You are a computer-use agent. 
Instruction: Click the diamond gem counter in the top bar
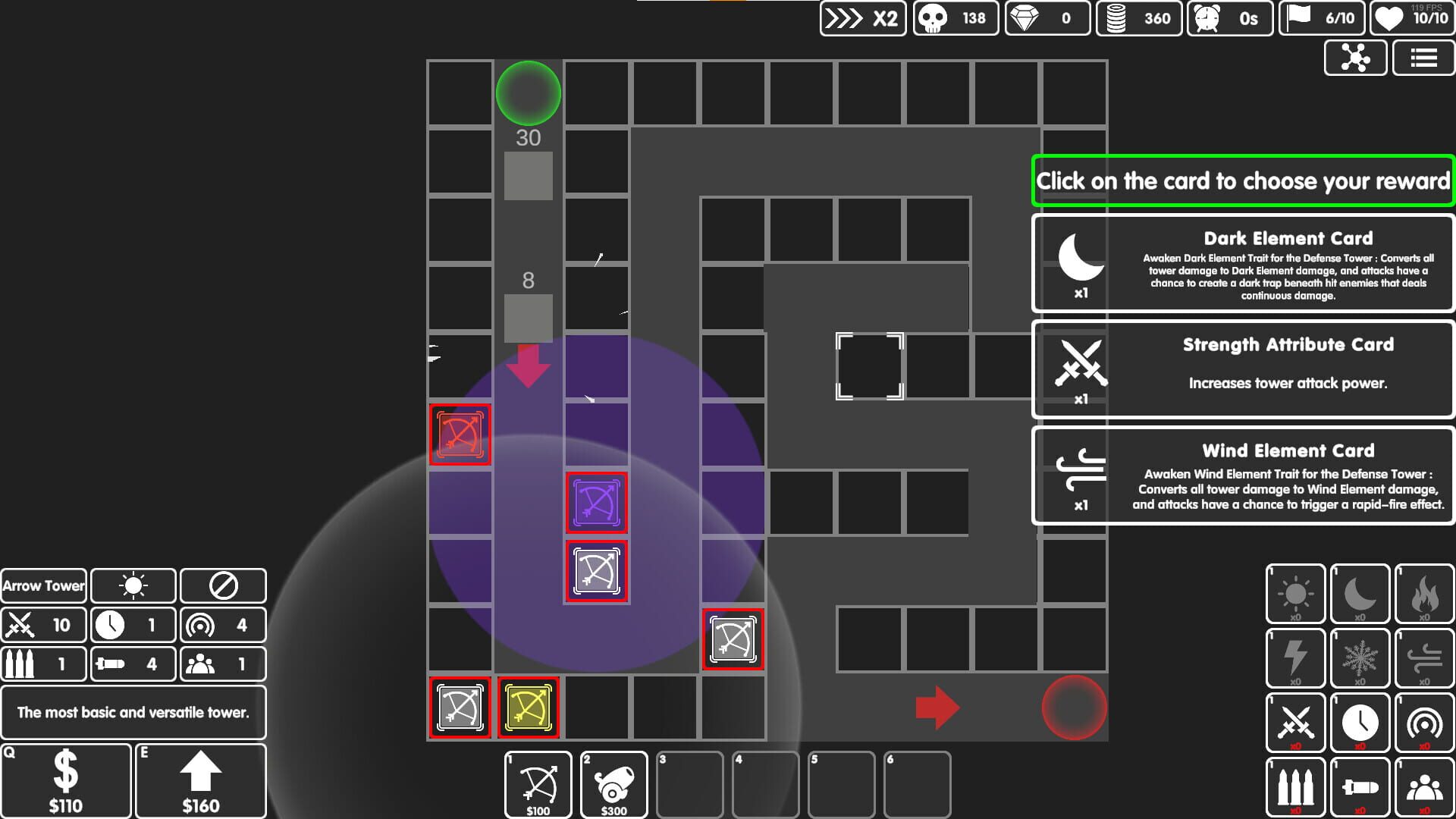1046,18
